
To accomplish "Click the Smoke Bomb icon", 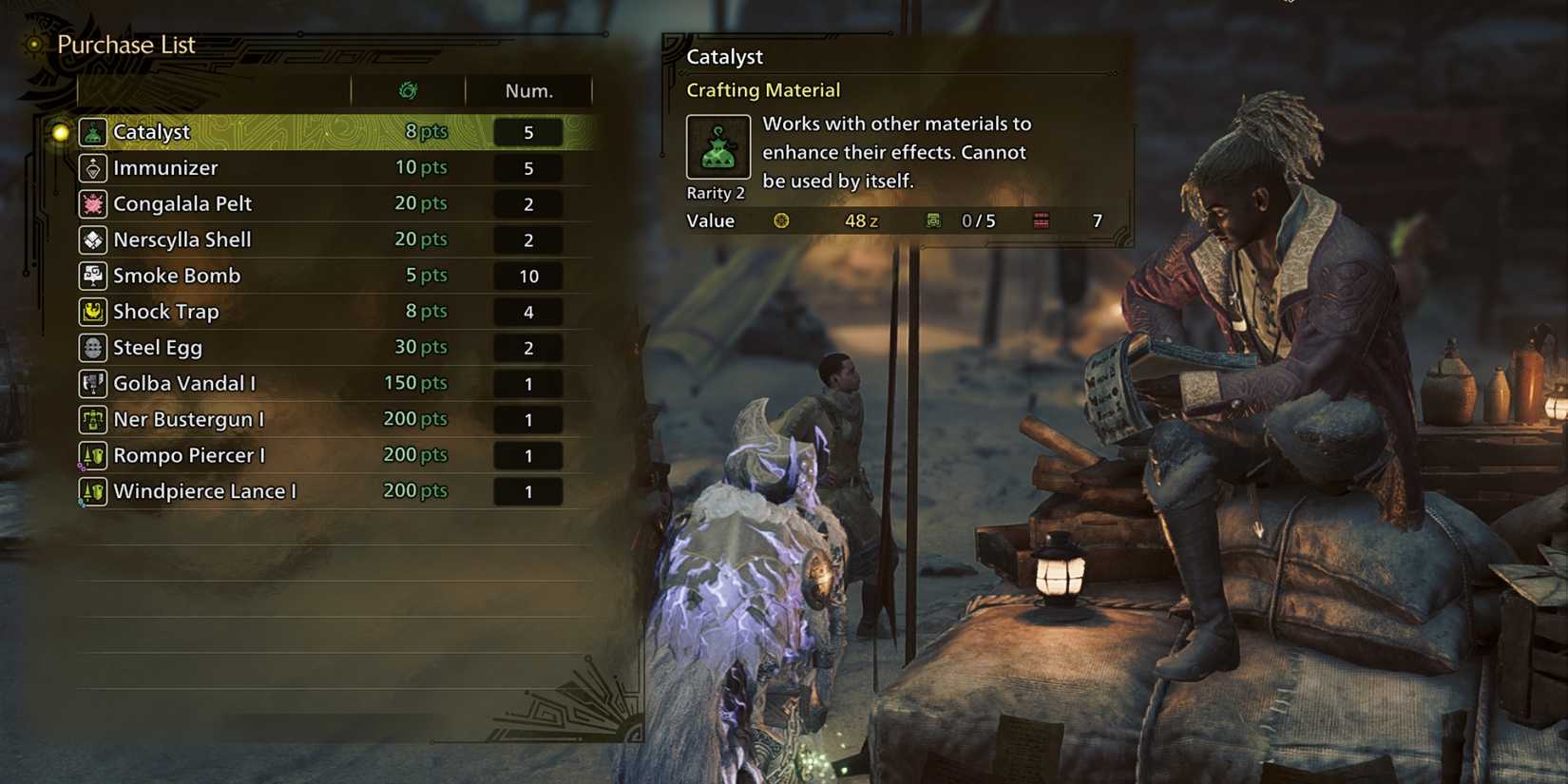I will (92, 276).
